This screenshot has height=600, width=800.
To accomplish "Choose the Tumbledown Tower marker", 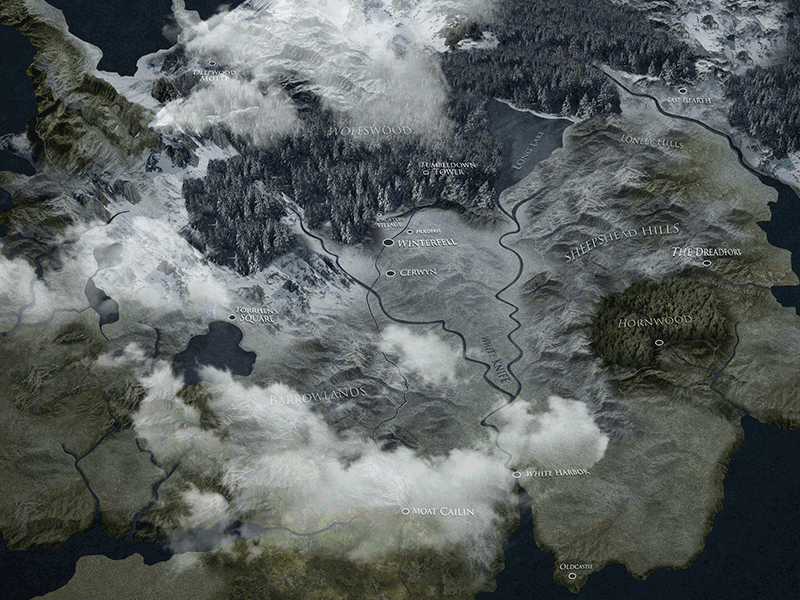I will point(426,172).
